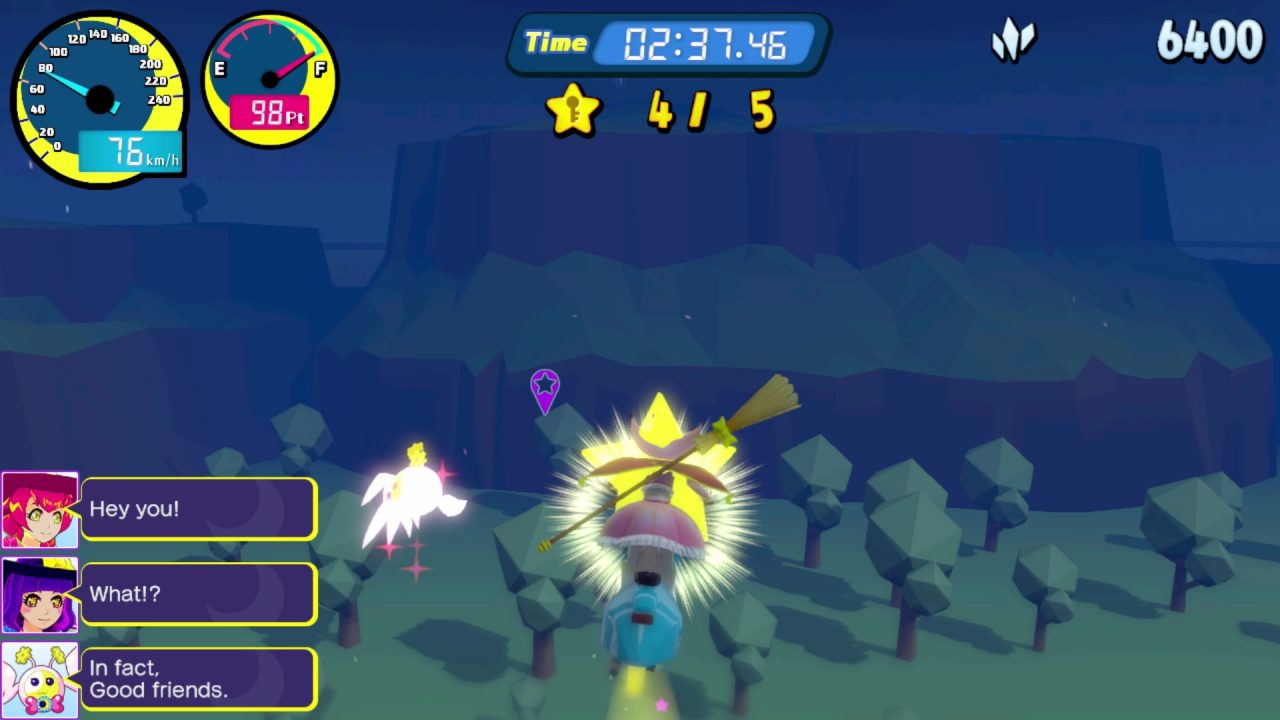1280x720 pixels.
Task: Click the yellow star key icon
Action: 574,109
